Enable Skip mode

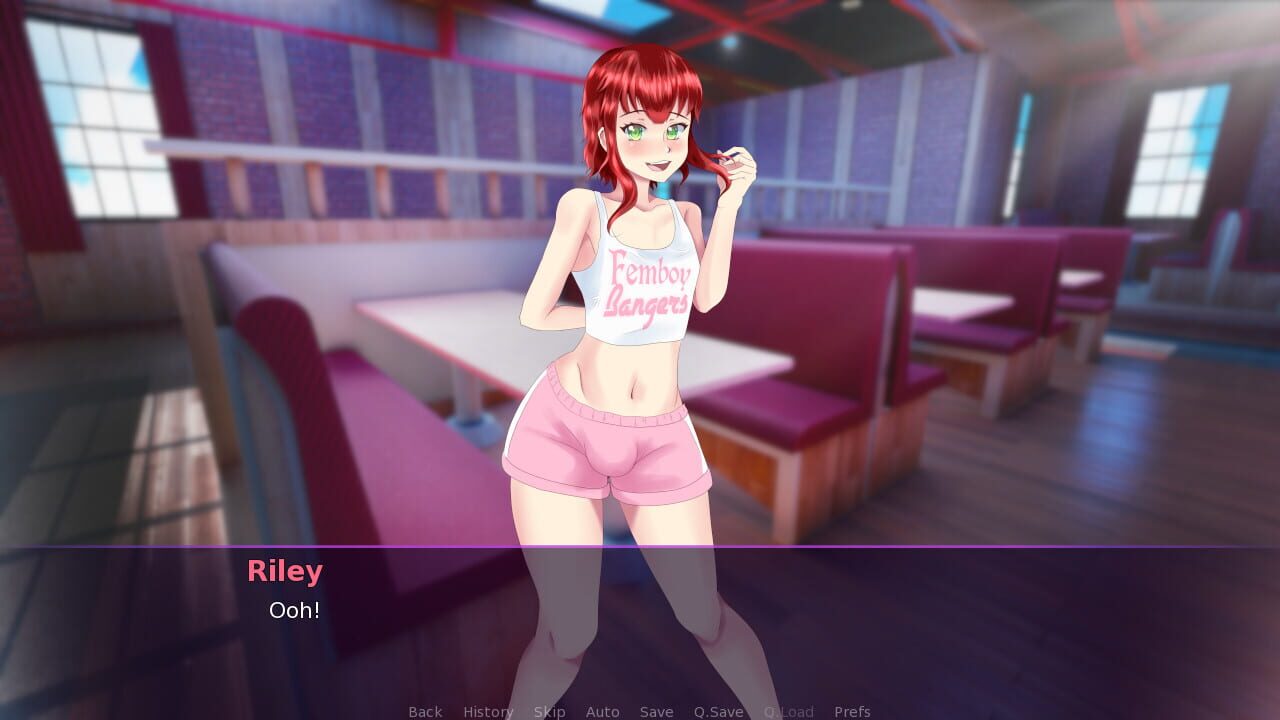(x=549, y=711)
